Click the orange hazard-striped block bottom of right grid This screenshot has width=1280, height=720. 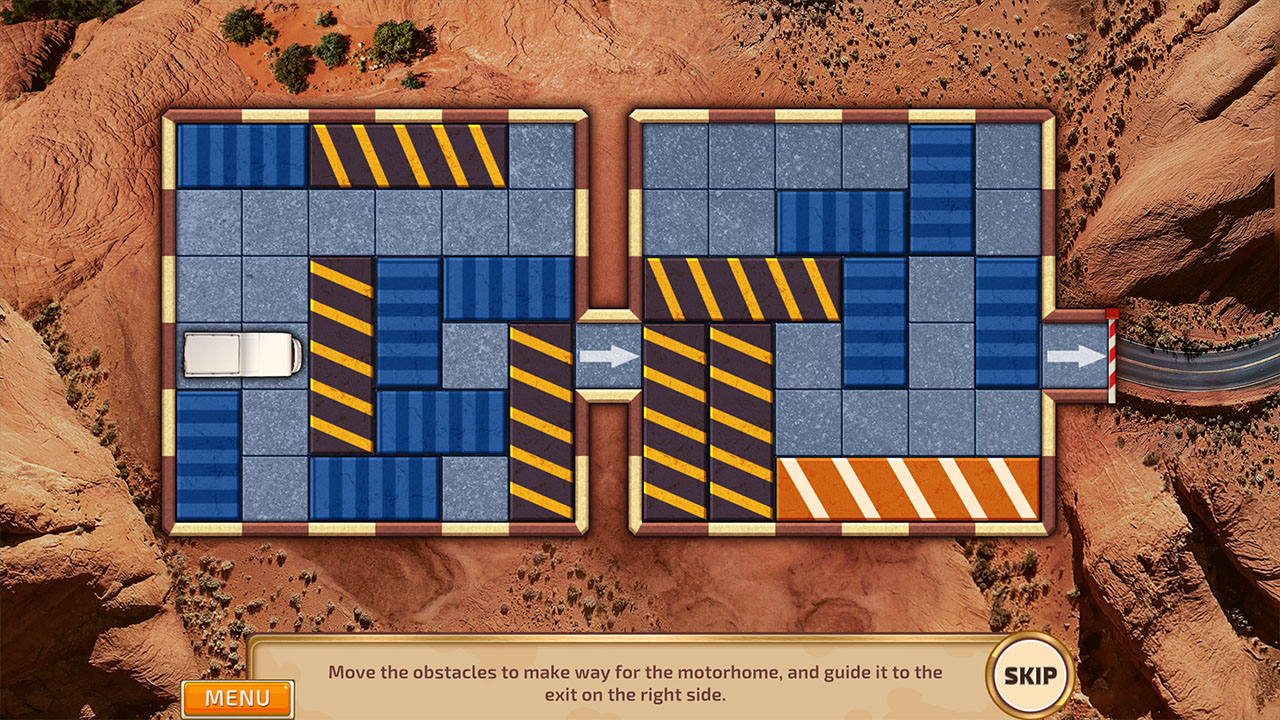coord(910,485)
